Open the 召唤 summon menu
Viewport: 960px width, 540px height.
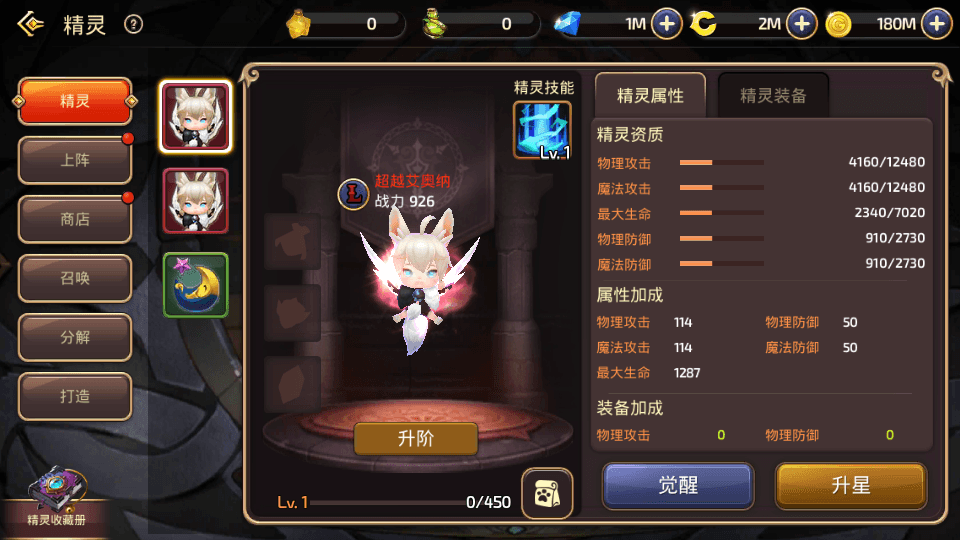point(75,278)
